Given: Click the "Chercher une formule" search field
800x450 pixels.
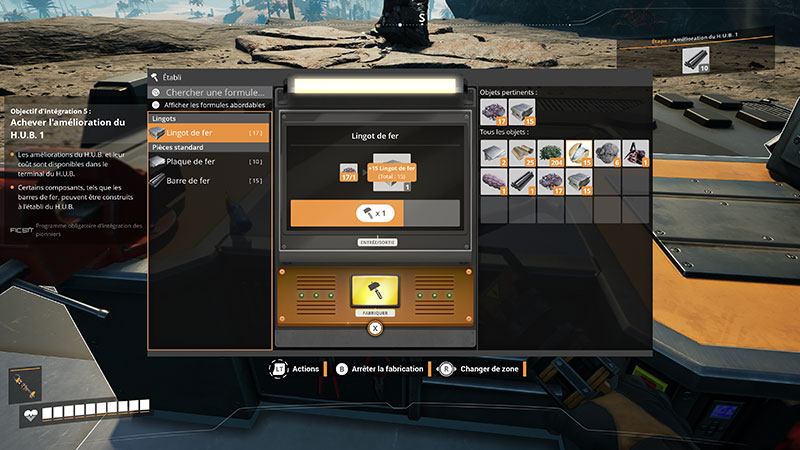Looking at the screenshot, I should (x=215, y=92).
